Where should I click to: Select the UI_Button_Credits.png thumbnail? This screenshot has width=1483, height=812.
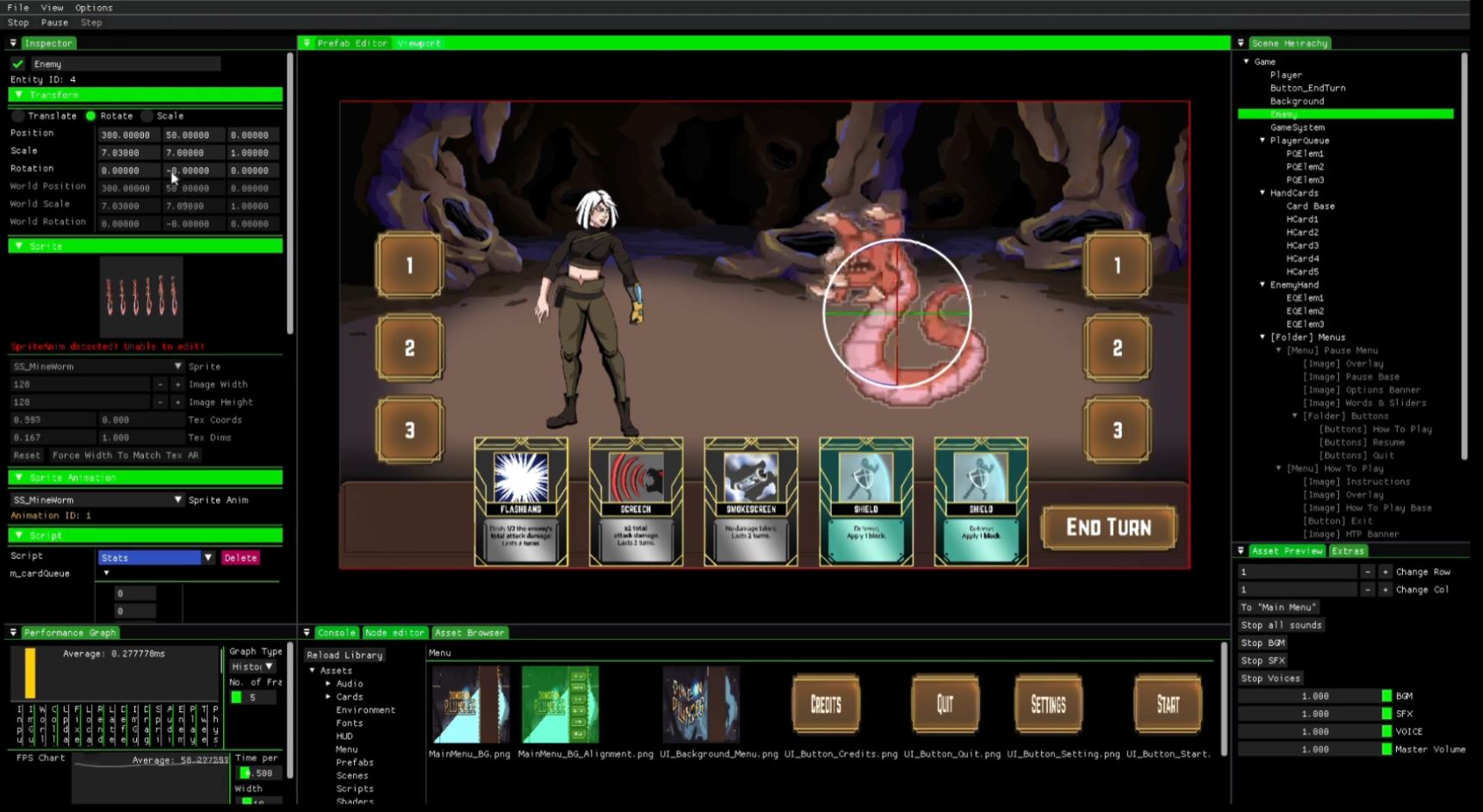(x=825, y=704)
